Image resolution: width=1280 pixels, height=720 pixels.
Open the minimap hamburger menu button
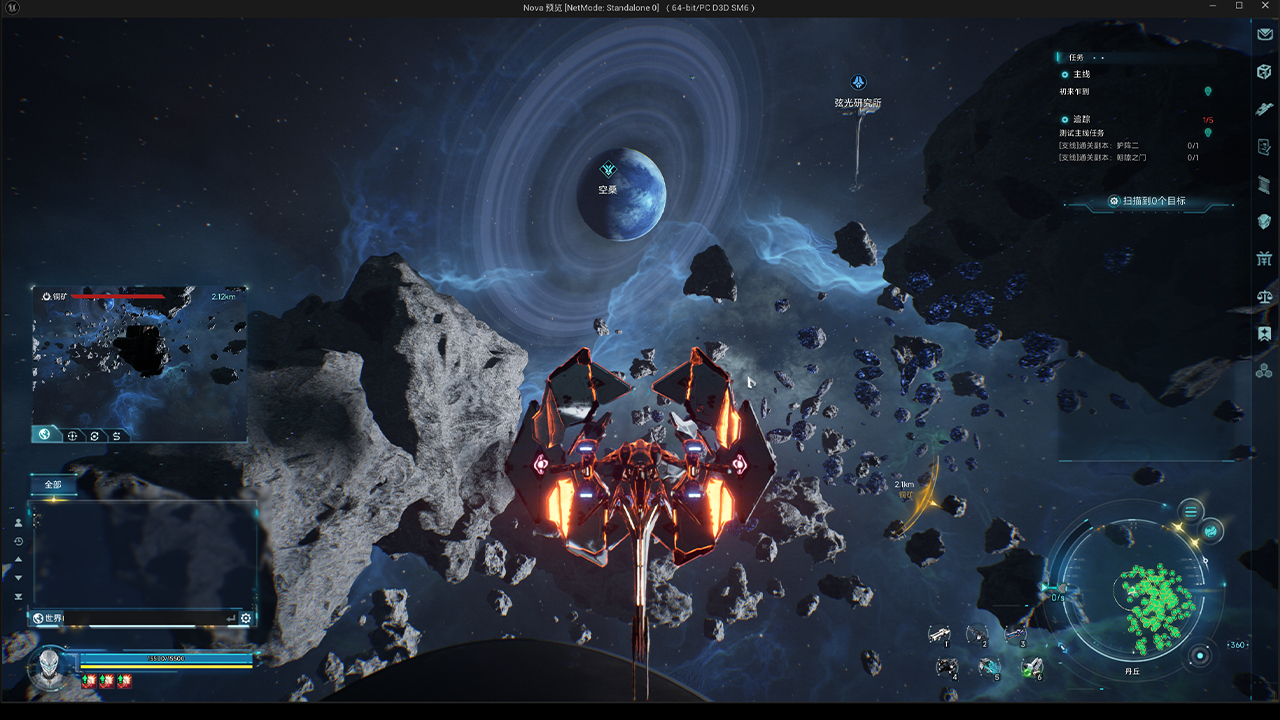tap(1190, 512)
